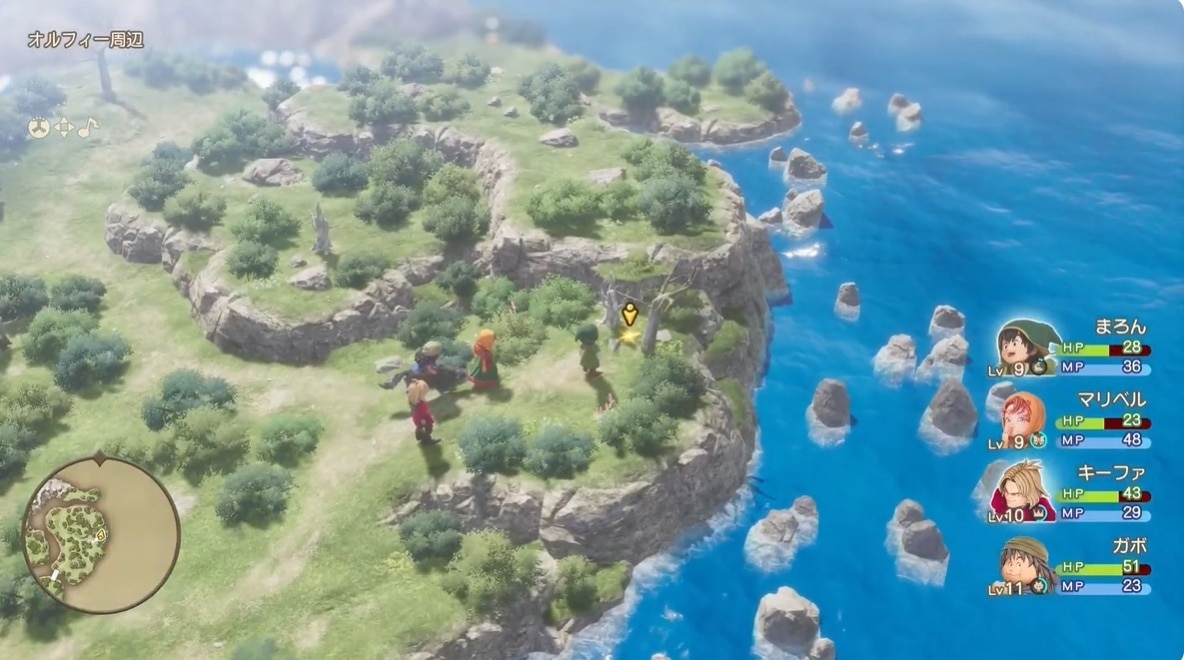The height and width of the screenshot is (660, 1184).
Task: Click the music note status icon
Action: (x=88, y=128)
